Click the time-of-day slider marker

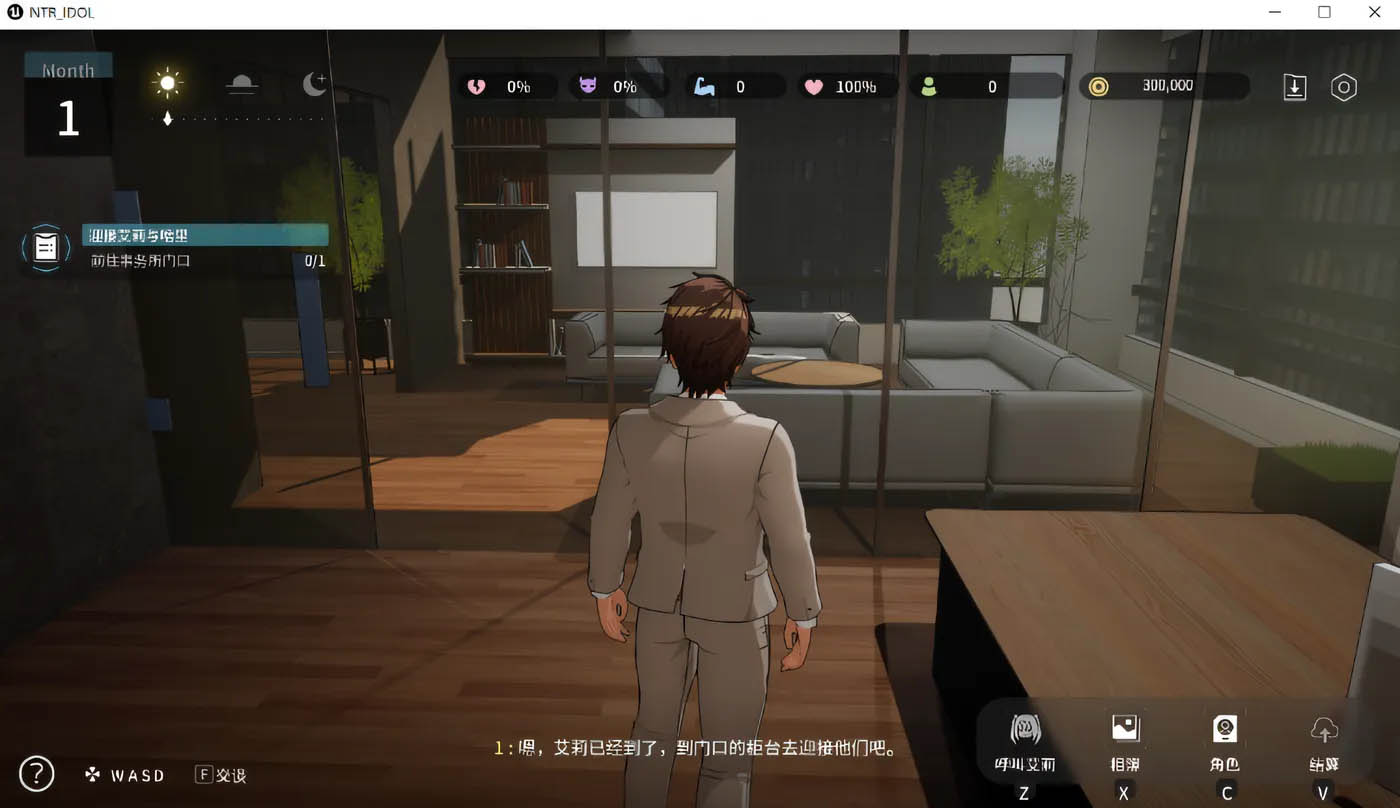[167, 117]
